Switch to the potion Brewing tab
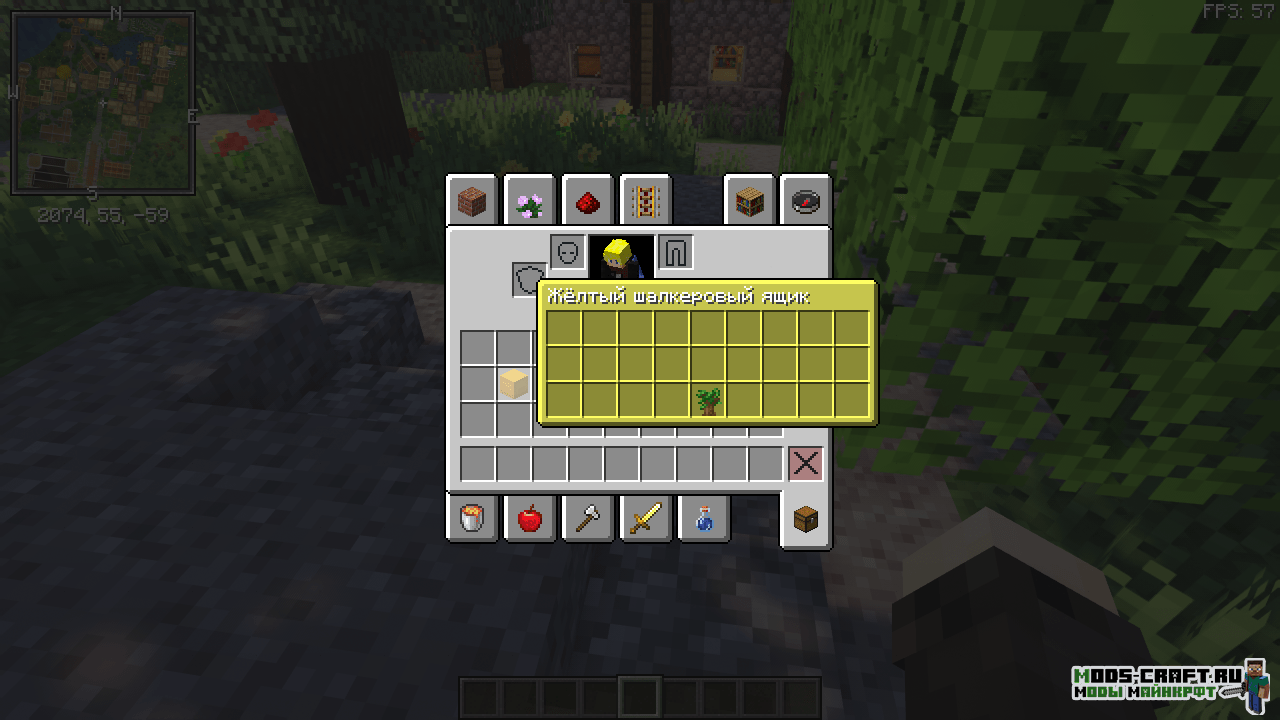Viewport: 1280px width, 720px height. coord(703,518)
